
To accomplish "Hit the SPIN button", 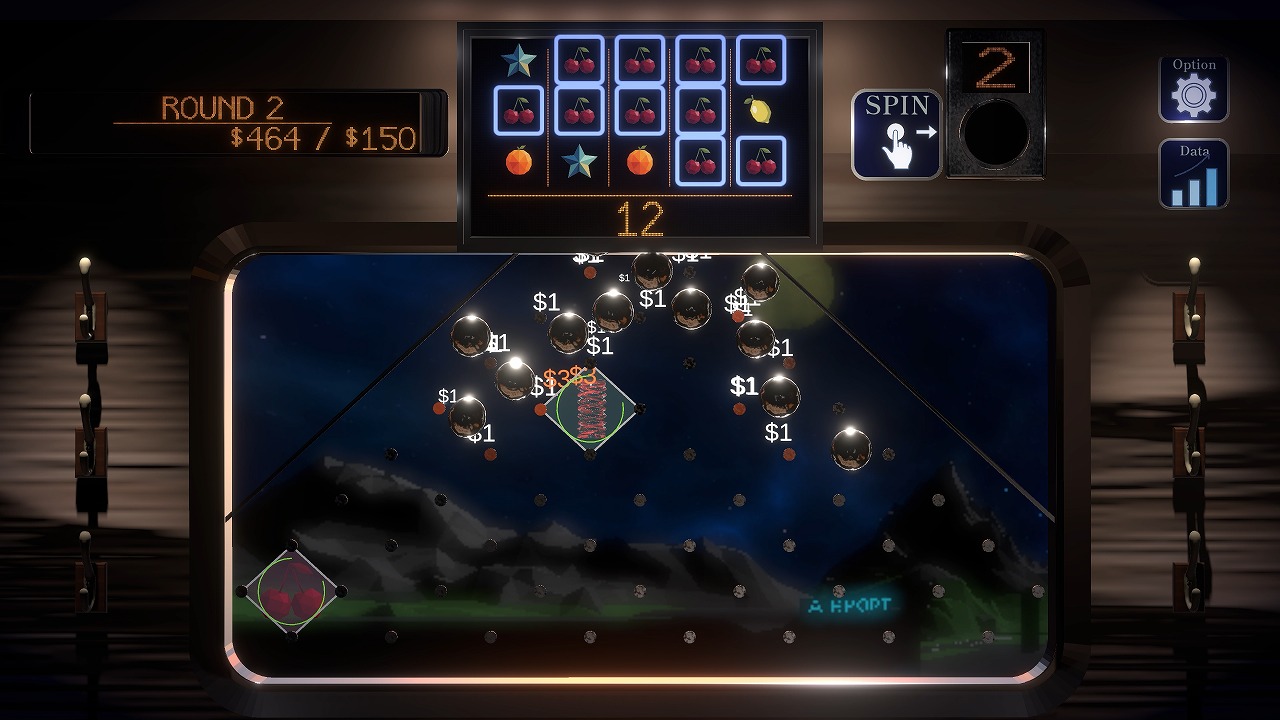I will click(896, 135).
